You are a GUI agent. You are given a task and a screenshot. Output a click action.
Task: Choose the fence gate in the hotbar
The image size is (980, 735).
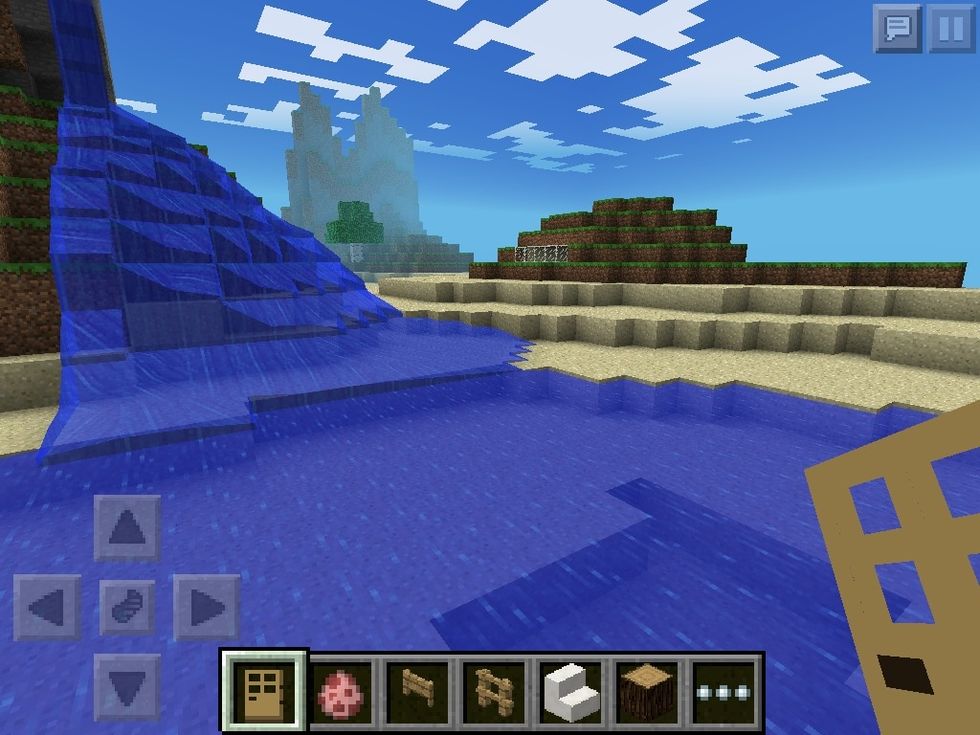(418, 691)
